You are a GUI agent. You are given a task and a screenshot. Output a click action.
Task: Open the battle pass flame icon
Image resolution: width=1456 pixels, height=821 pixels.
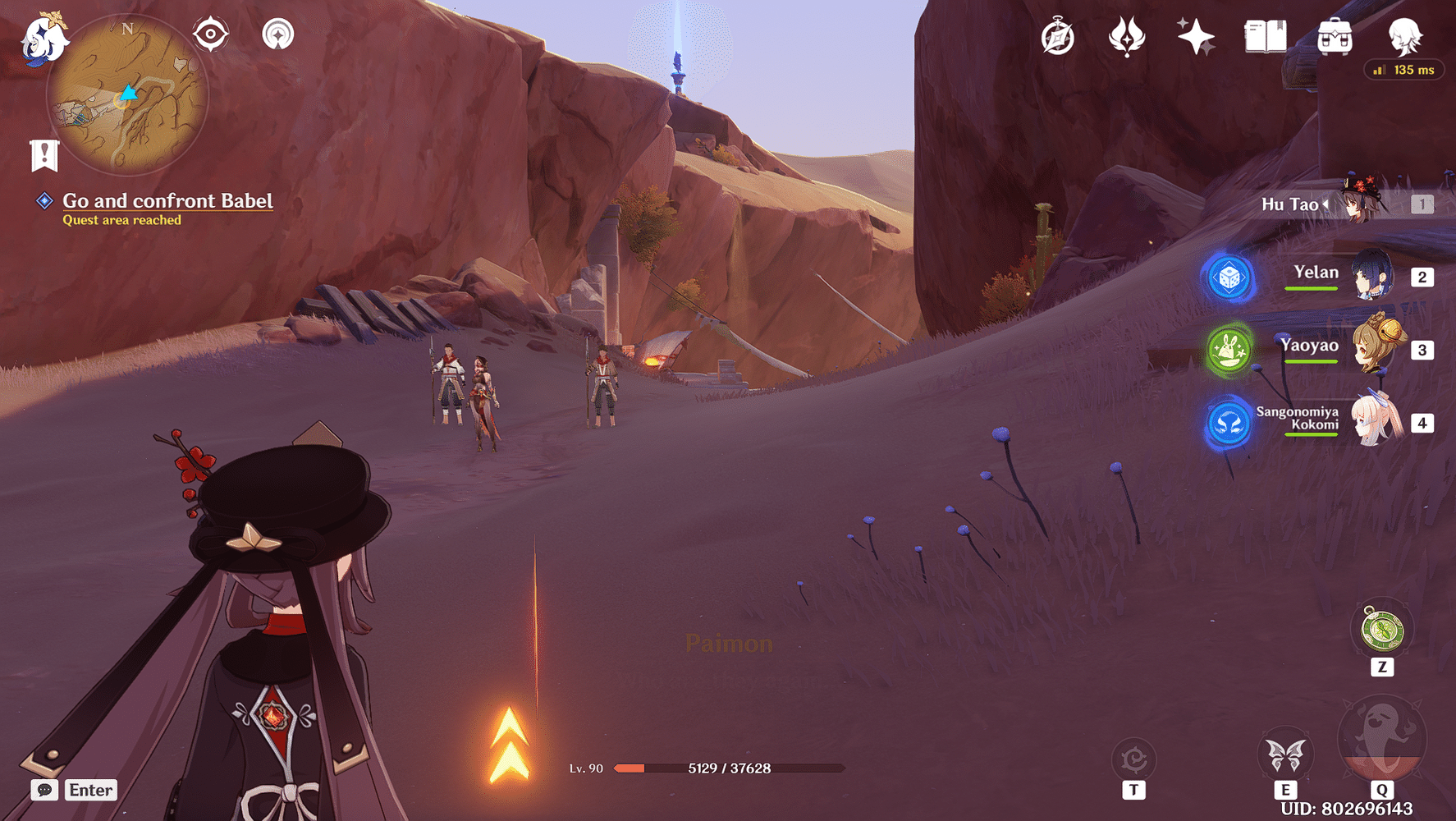[x=1126, y=37]
